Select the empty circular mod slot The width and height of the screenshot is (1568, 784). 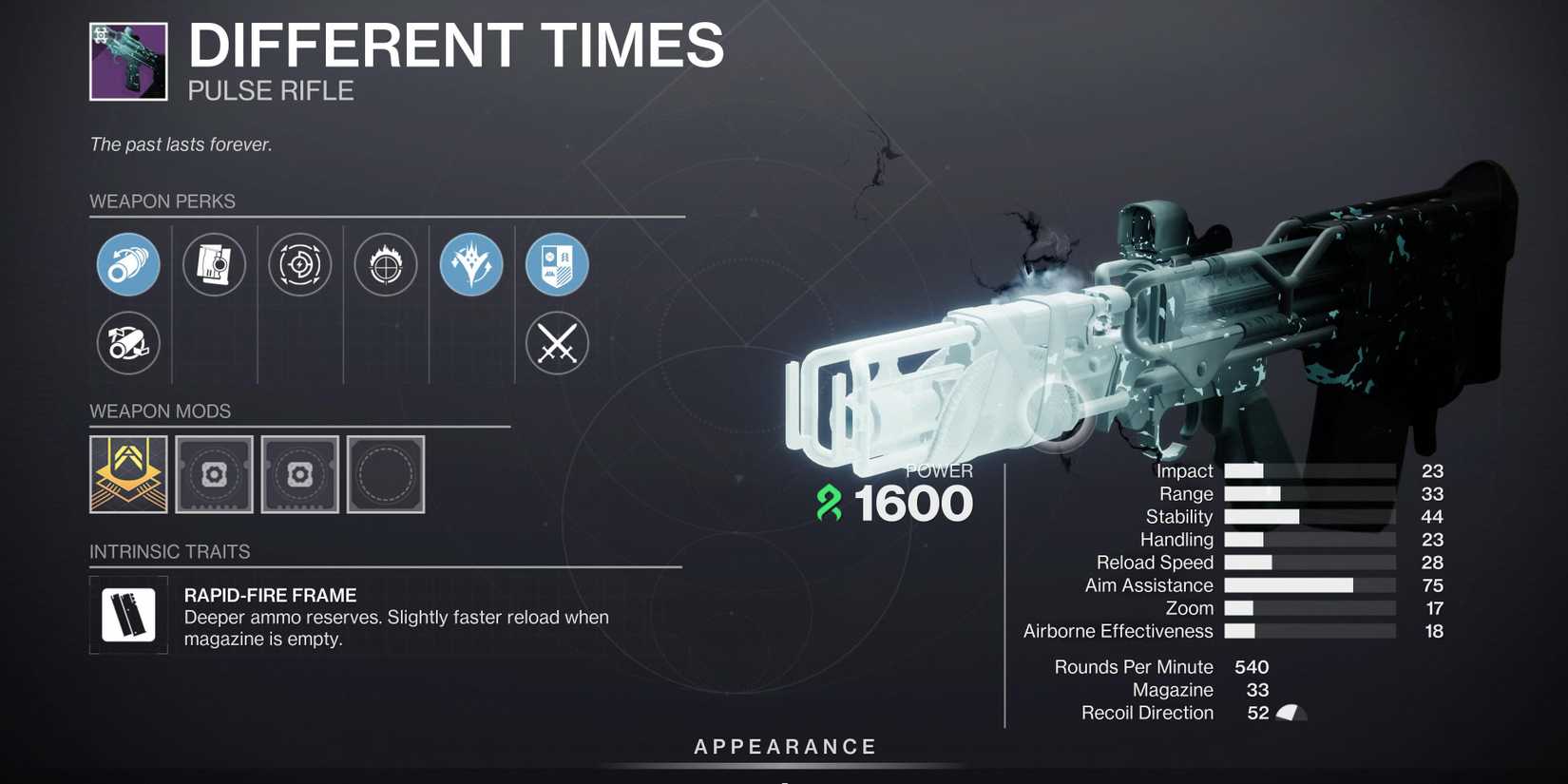[385, 473]
